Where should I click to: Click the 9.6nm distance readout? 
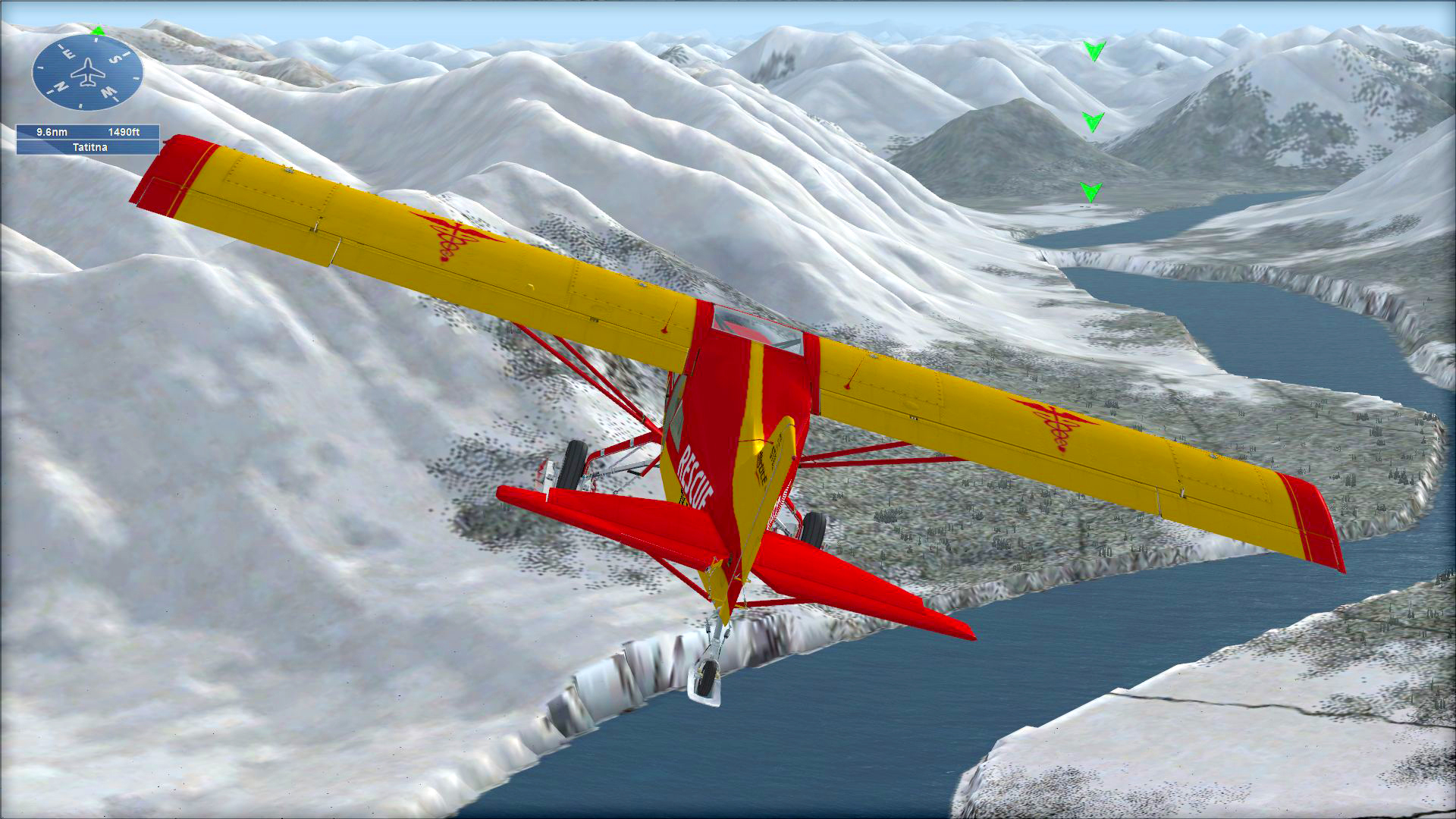click(x=52, y=132)
